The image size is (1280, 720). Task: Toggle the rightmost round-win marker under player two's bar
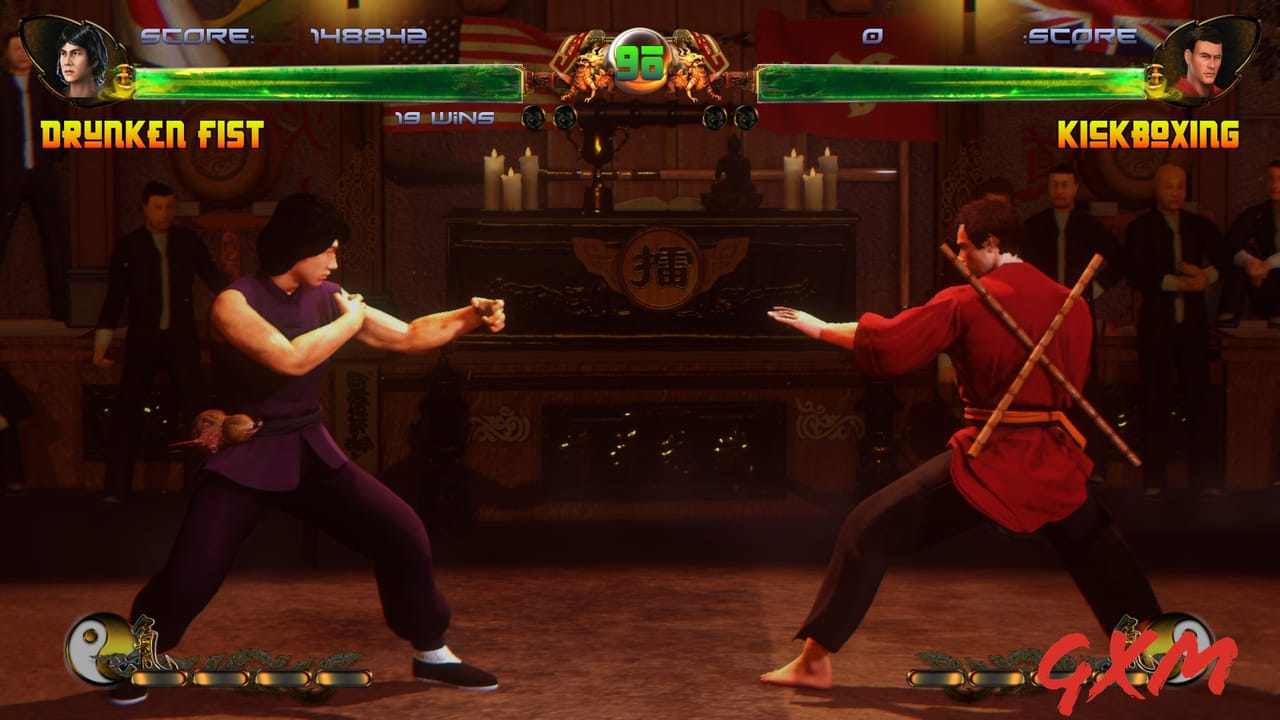click(747, 117)
